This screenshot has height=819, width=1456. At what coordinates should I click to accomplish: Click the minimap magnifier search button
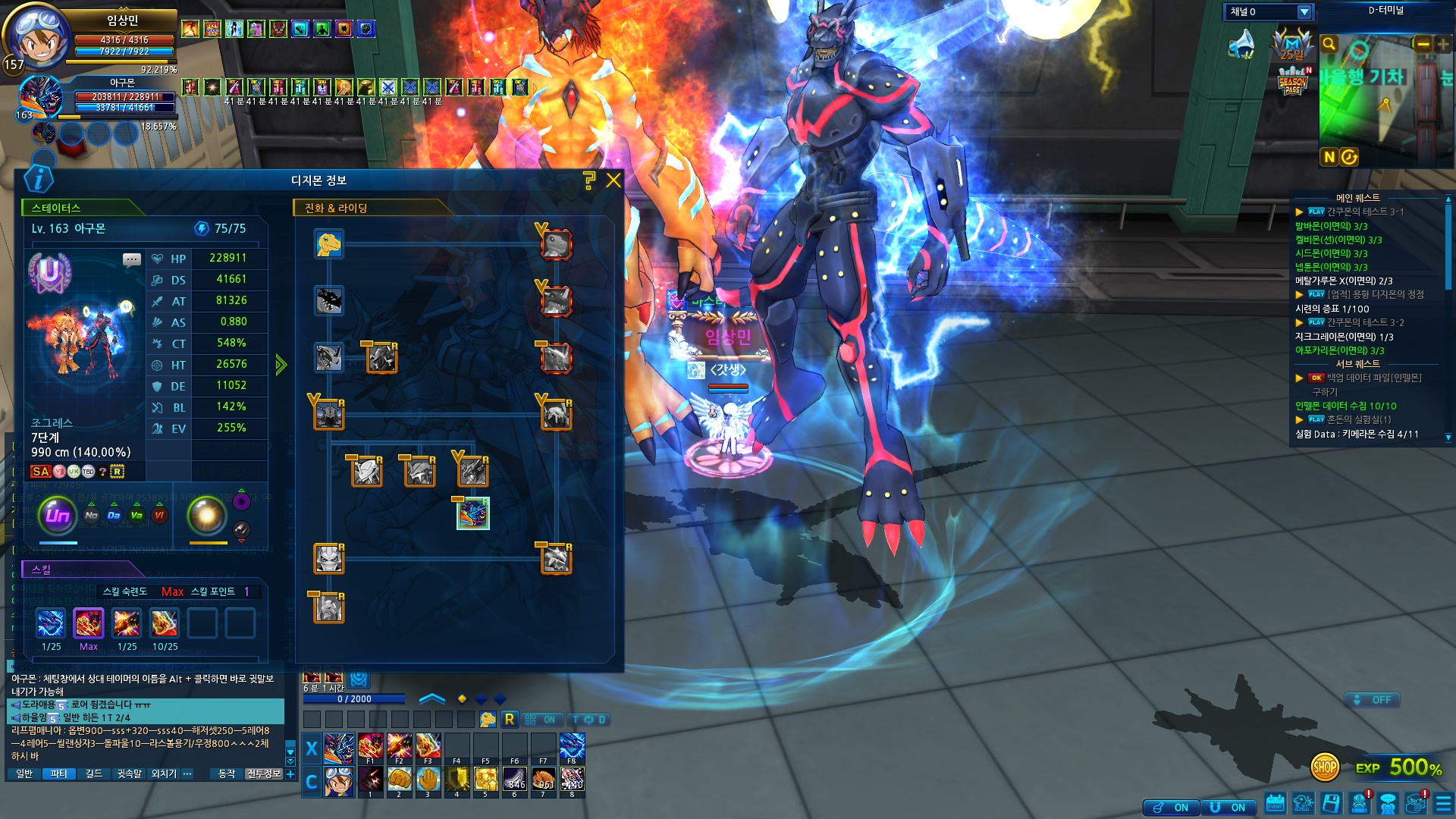tap(1329, 44)
